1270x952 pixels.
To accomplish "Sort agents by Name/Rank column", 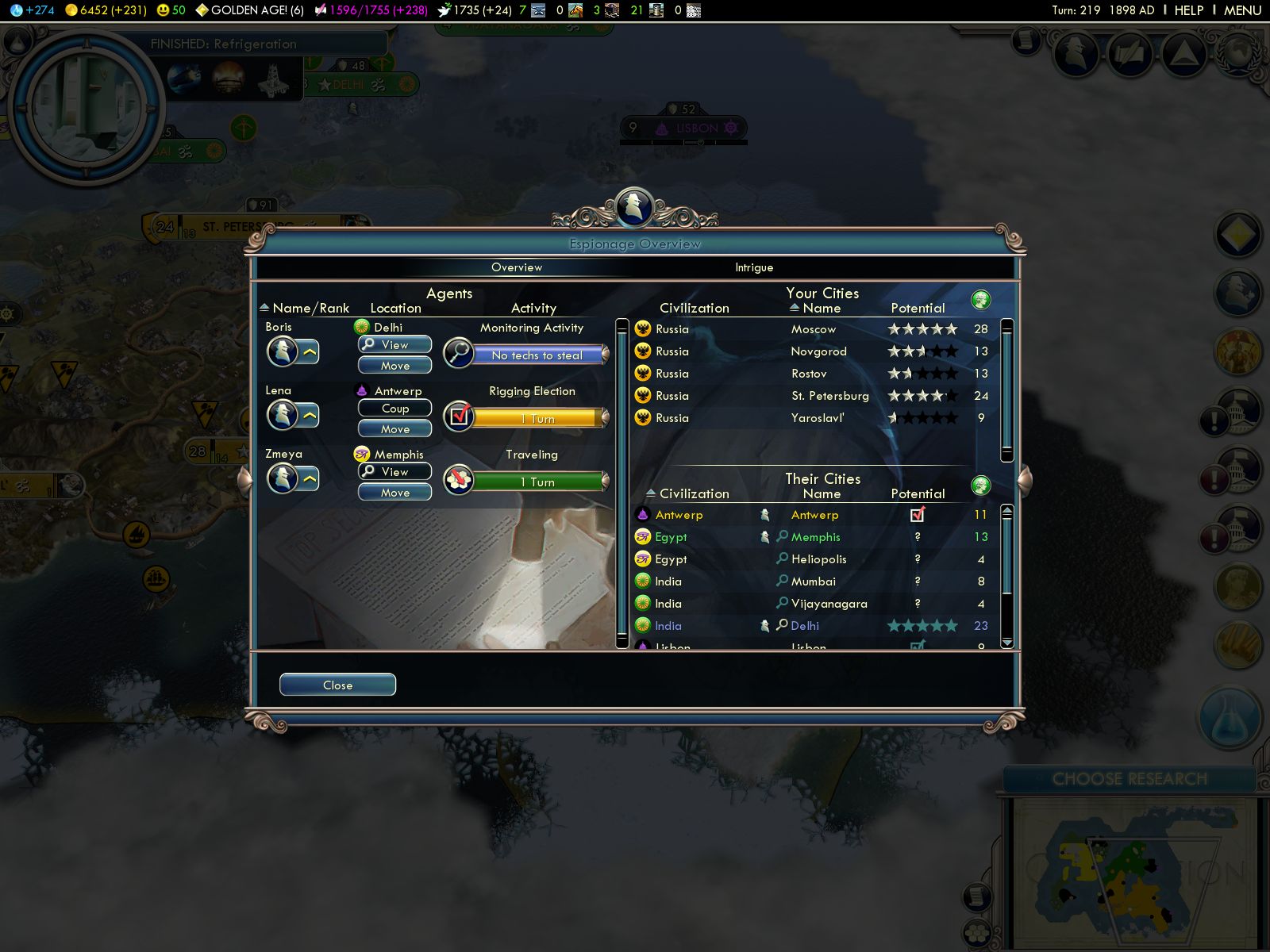I will pyautogui.click(x=310, y=308).
